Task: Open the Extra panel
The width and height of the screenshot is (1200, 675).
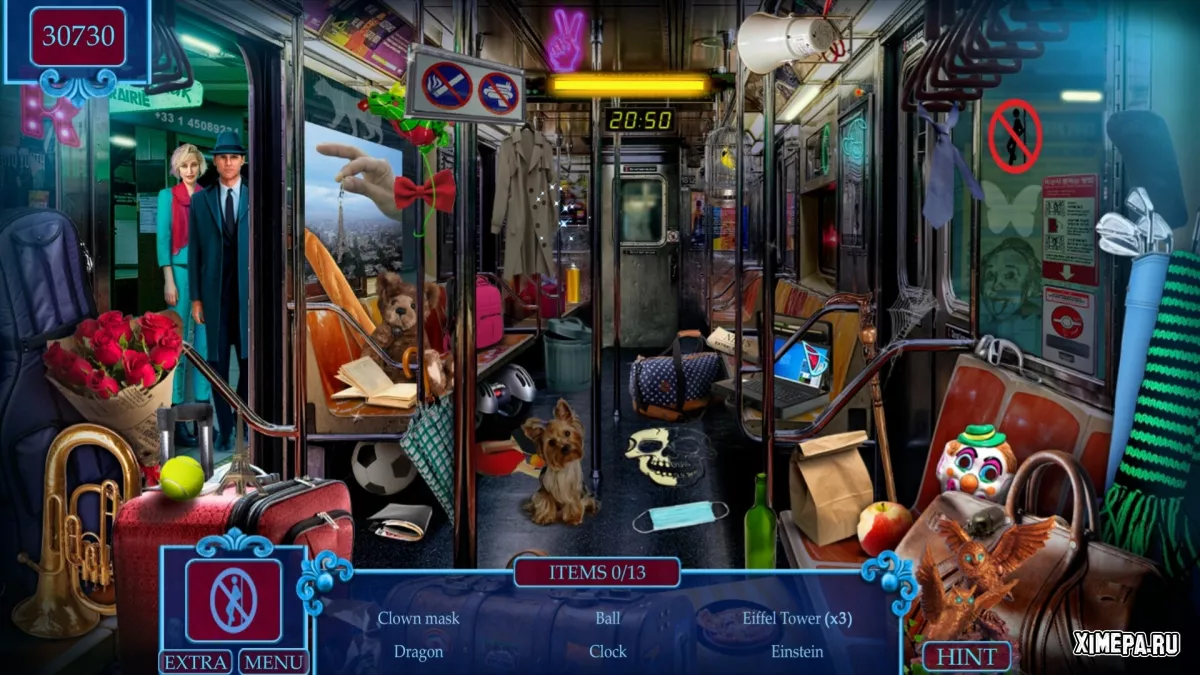Action: [x=196, y=661]
